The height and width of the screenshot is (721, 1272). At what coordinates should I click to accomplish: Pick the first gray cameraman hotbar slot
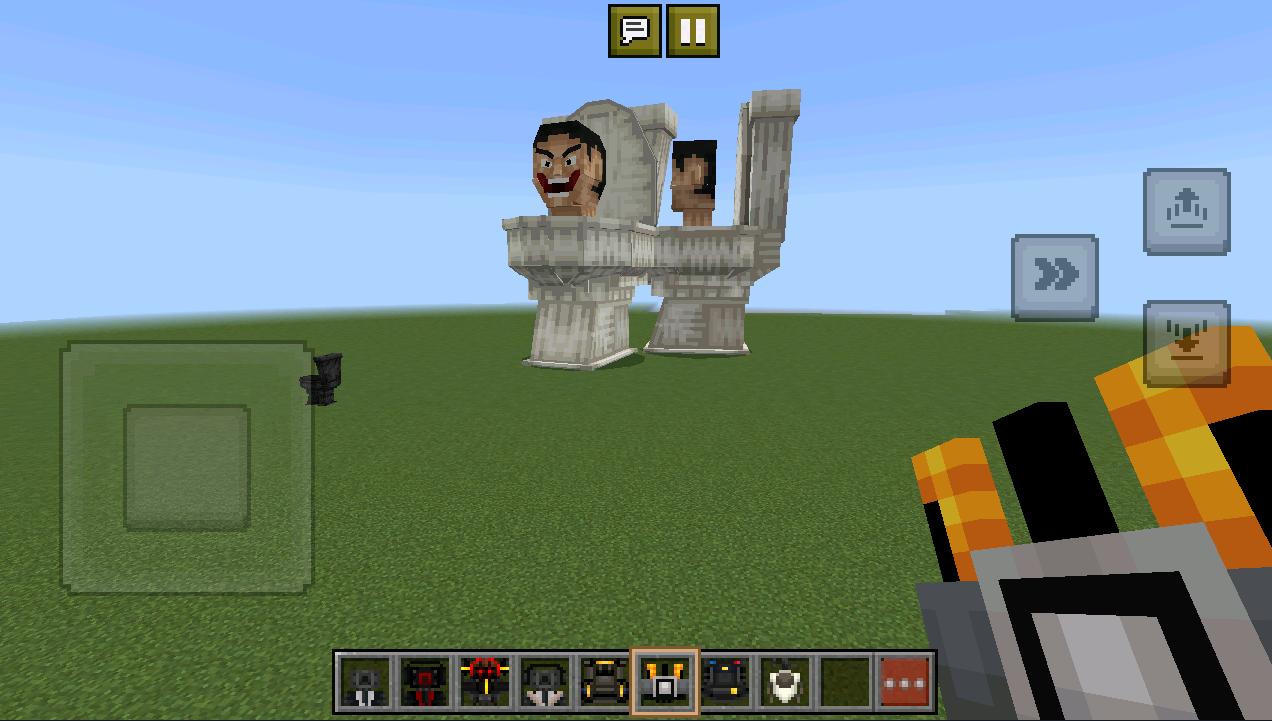pos(365,683)
